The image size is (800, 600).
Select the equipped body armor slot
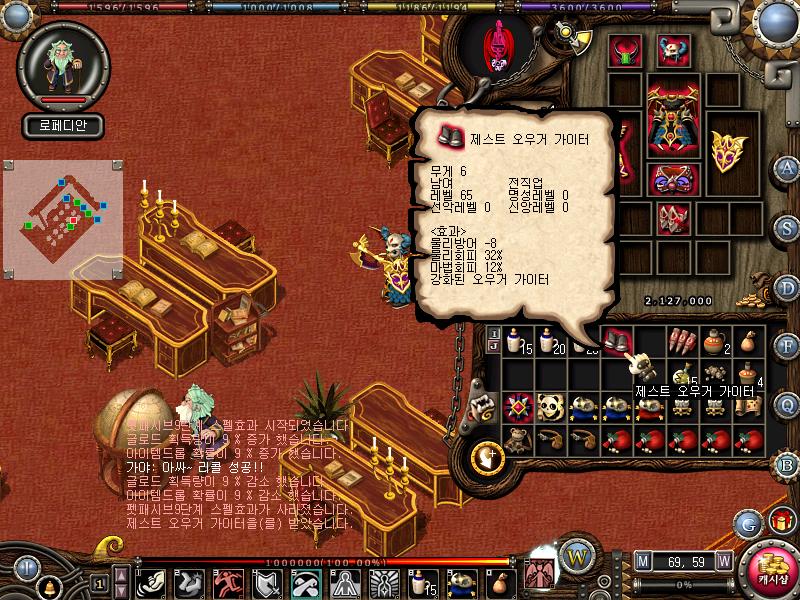coord(673,117)
